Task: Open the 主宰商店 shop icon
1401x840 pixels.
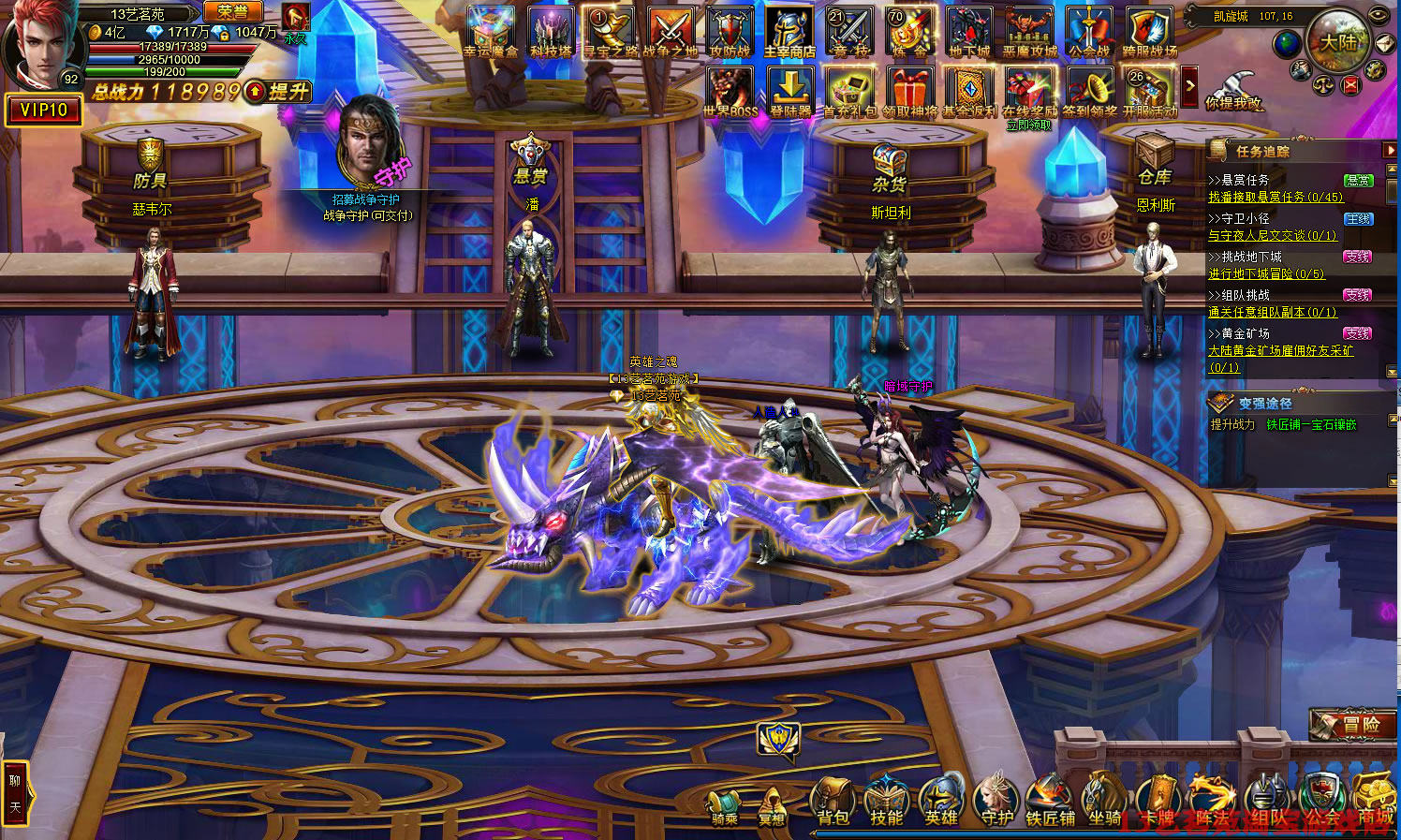Action: (x=789, y=32)
